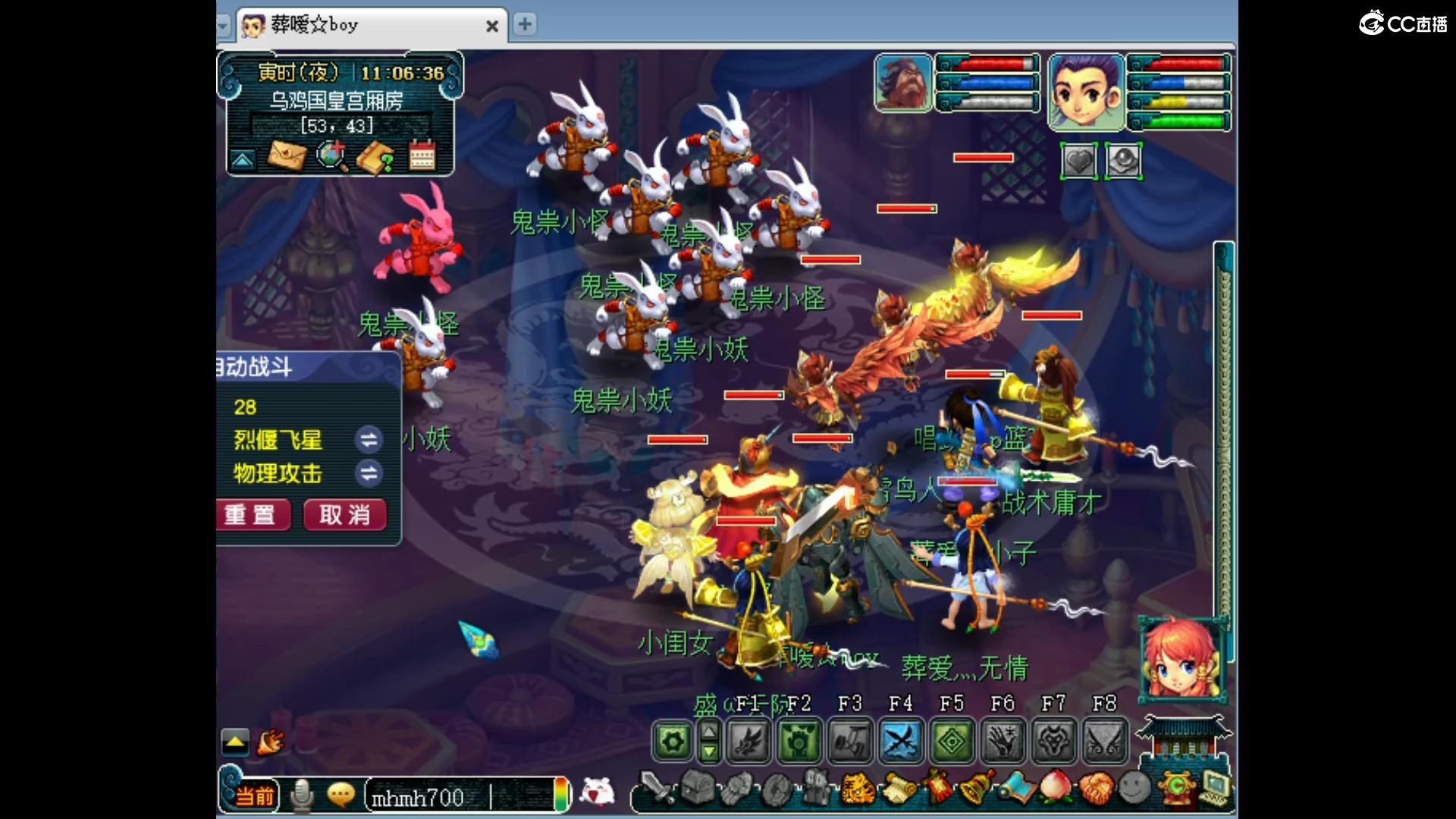Focus the chat input field
The height and width of the screenshot is (819, 1456).
click(463, 797)
